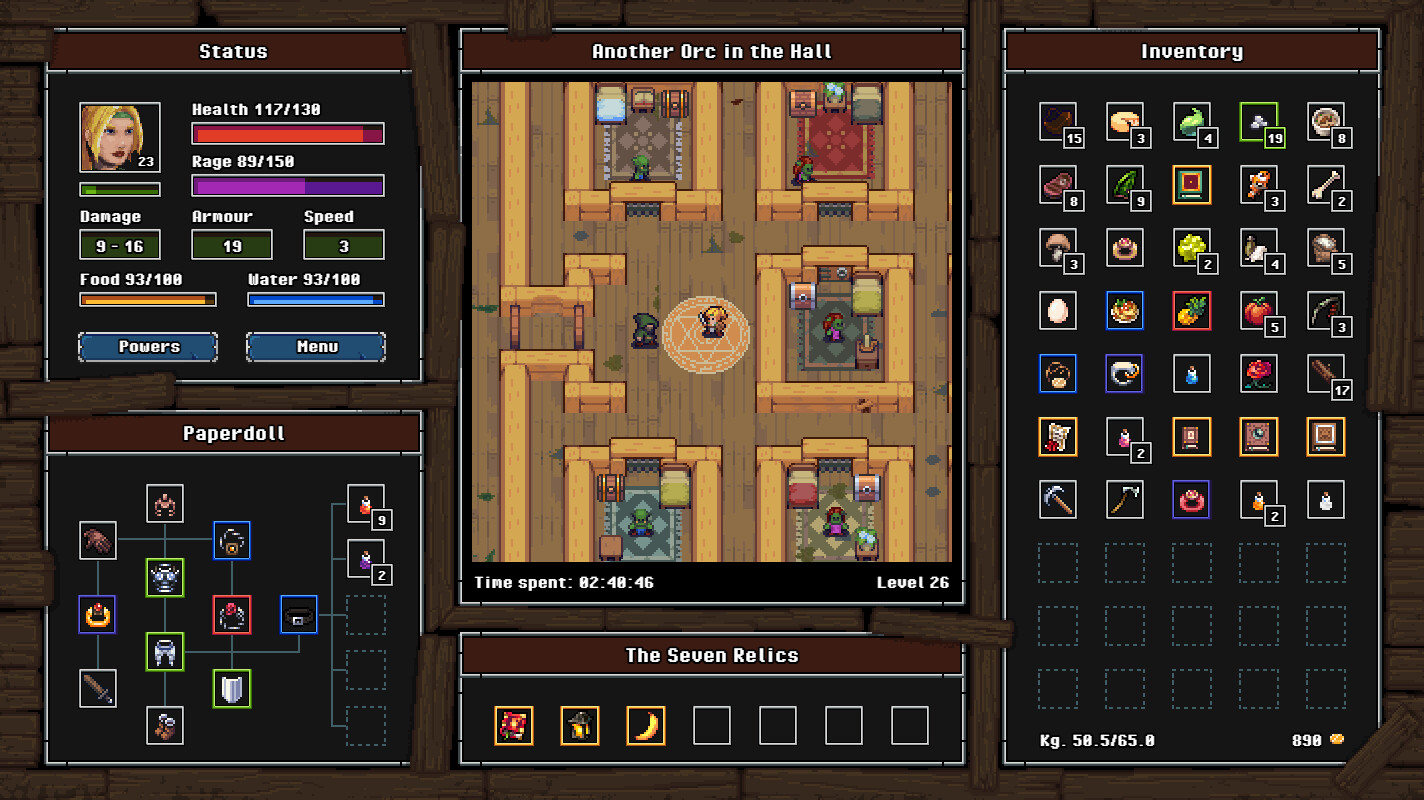Select the red apple stack of five
1424x800 pixels.
(x=1259, y=311)
